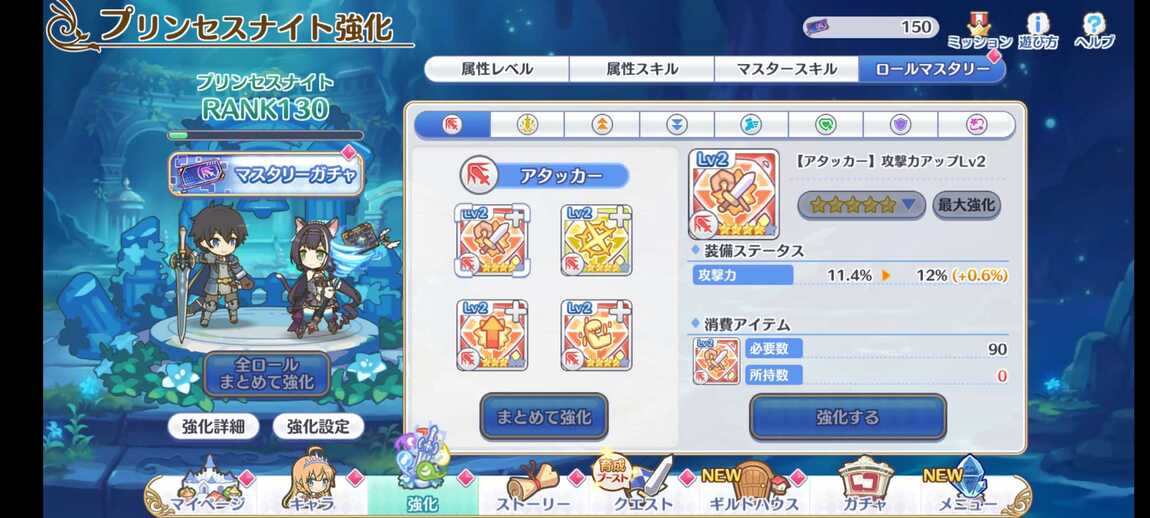
Task: Select the yellow star burst mastery slot
Action: 596,240
